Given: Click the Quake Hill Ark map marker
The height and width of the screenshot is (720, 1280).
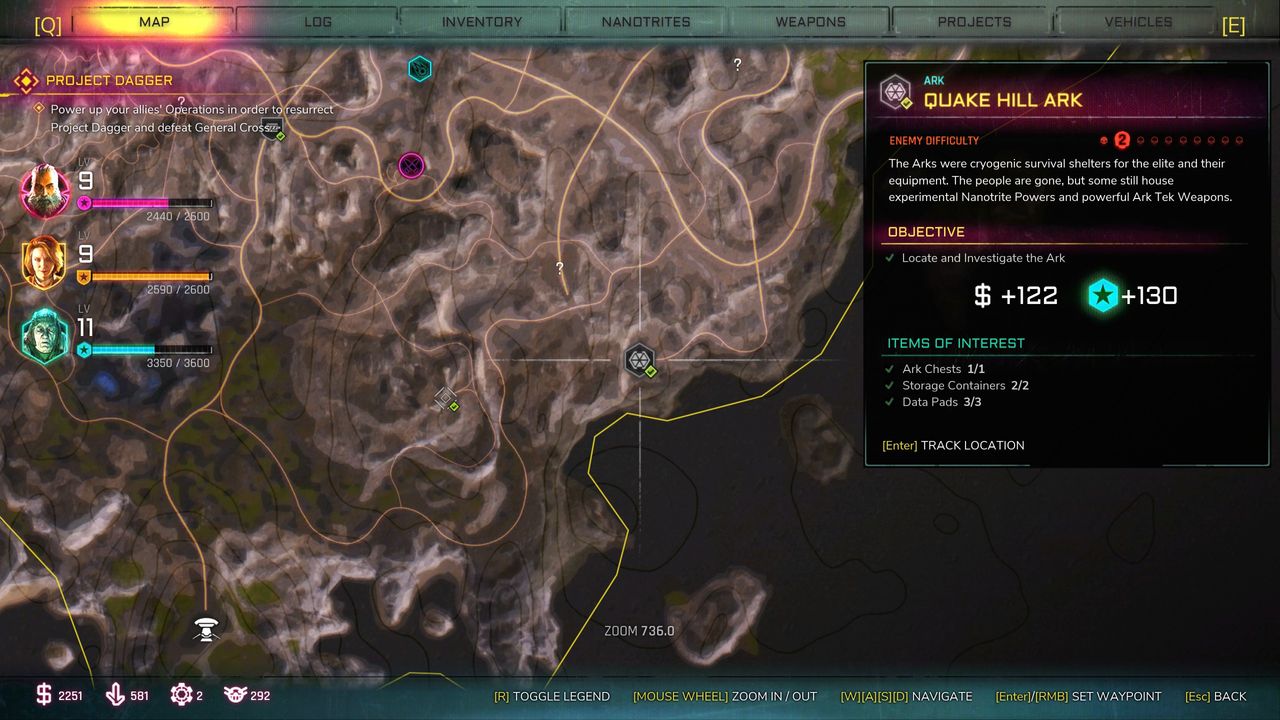Looking at the screenshot, I should point(640,360).
